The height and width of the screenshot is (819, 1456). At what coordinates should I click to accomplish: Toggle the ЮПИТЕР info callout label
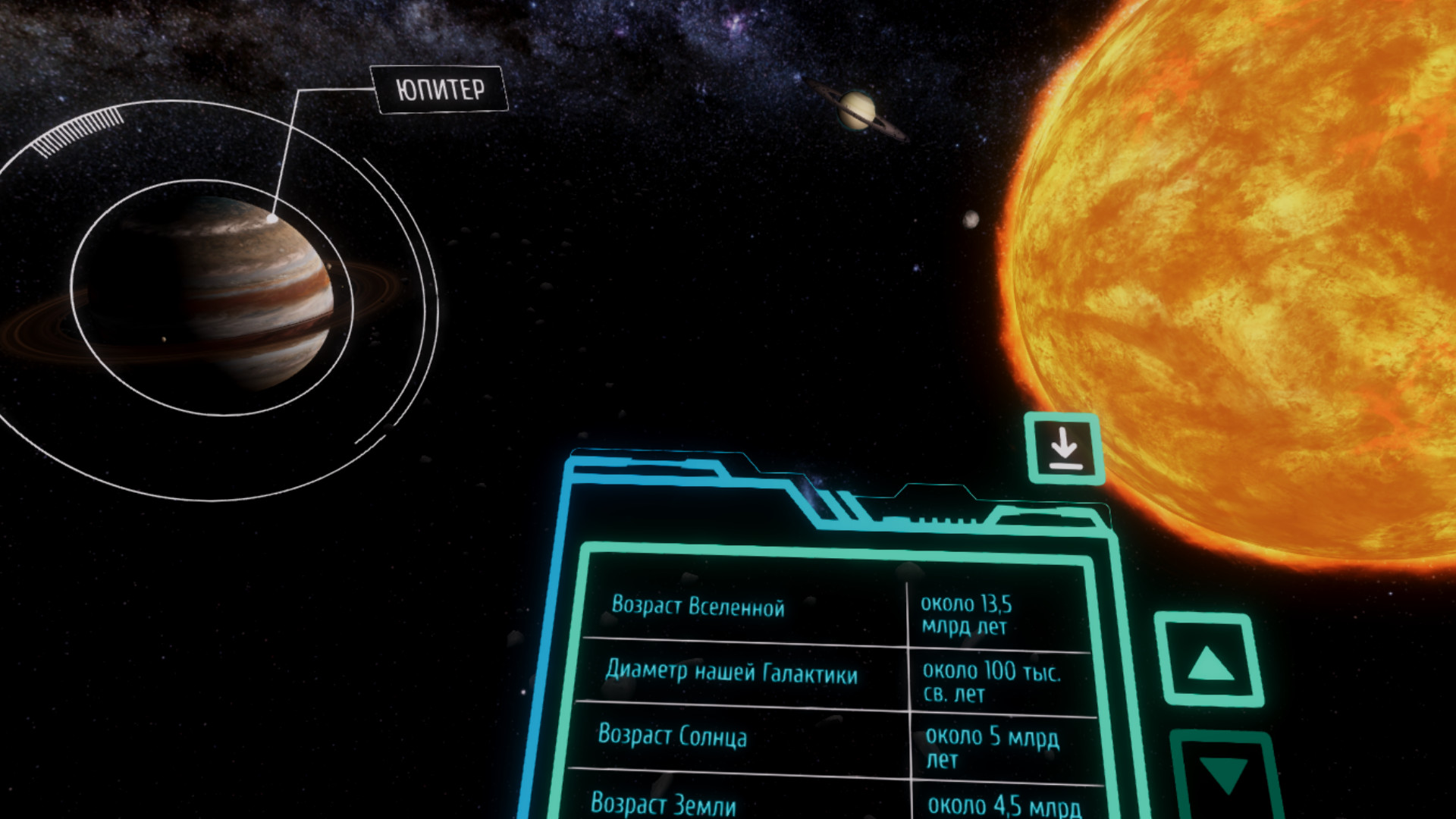(440, 89)
